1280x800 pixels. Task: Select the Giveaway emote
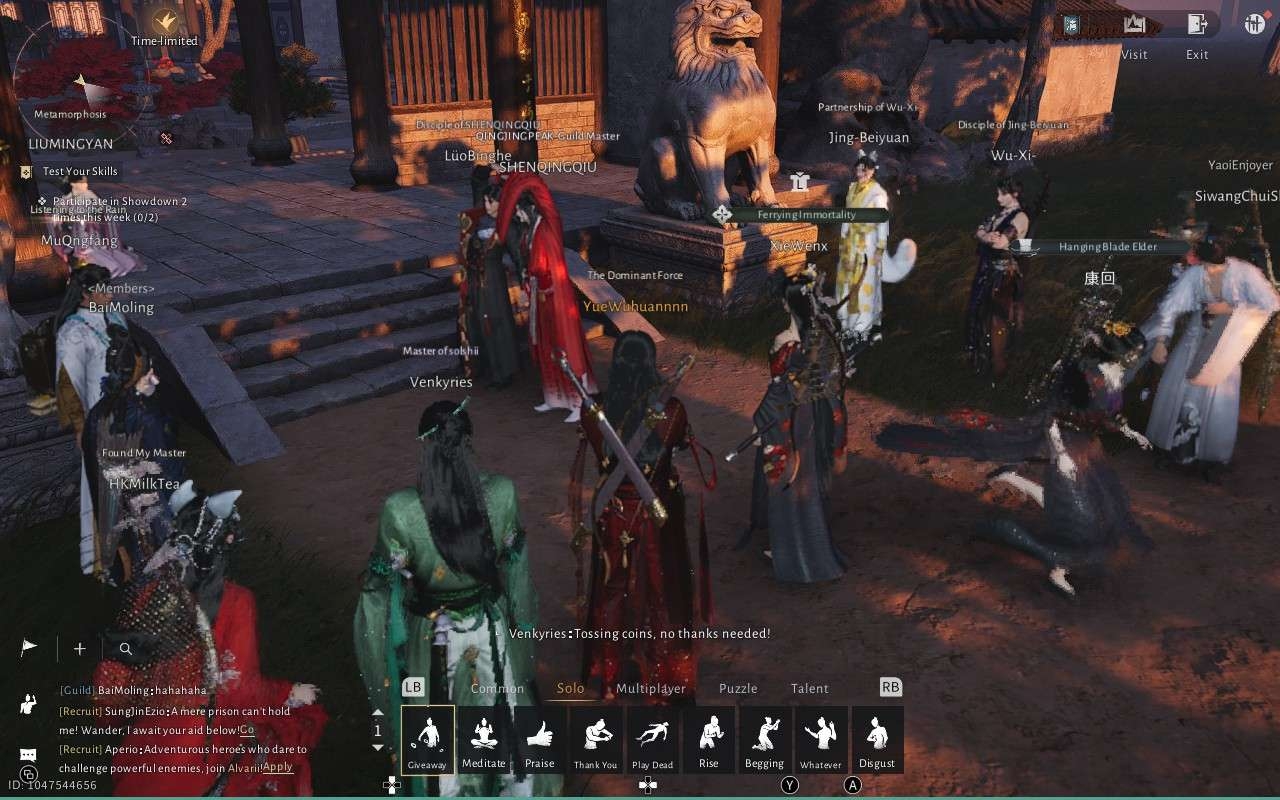click(x=428, y=740)
